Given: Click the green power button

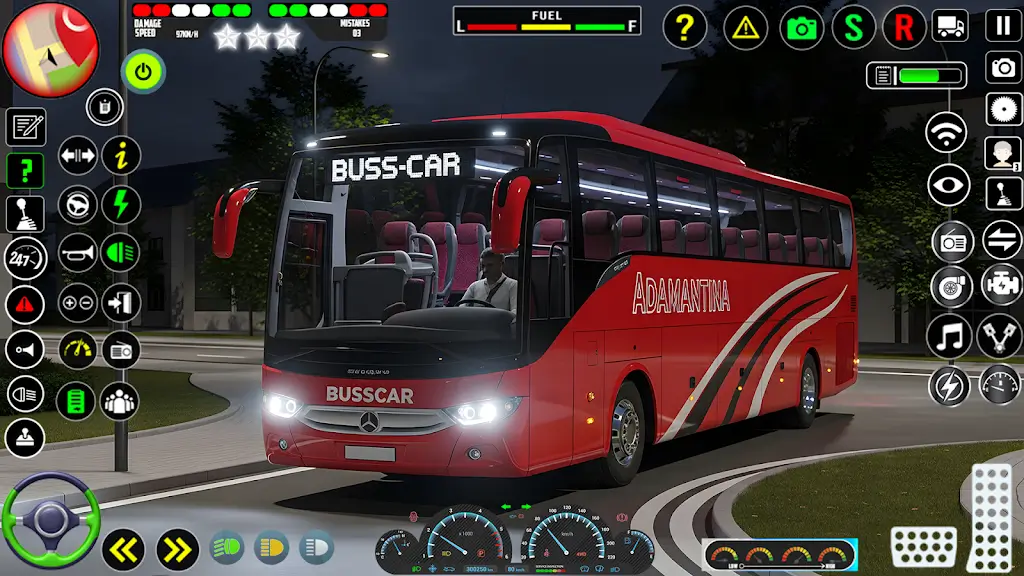Looking at the screenshot, I should coord(143,72).
